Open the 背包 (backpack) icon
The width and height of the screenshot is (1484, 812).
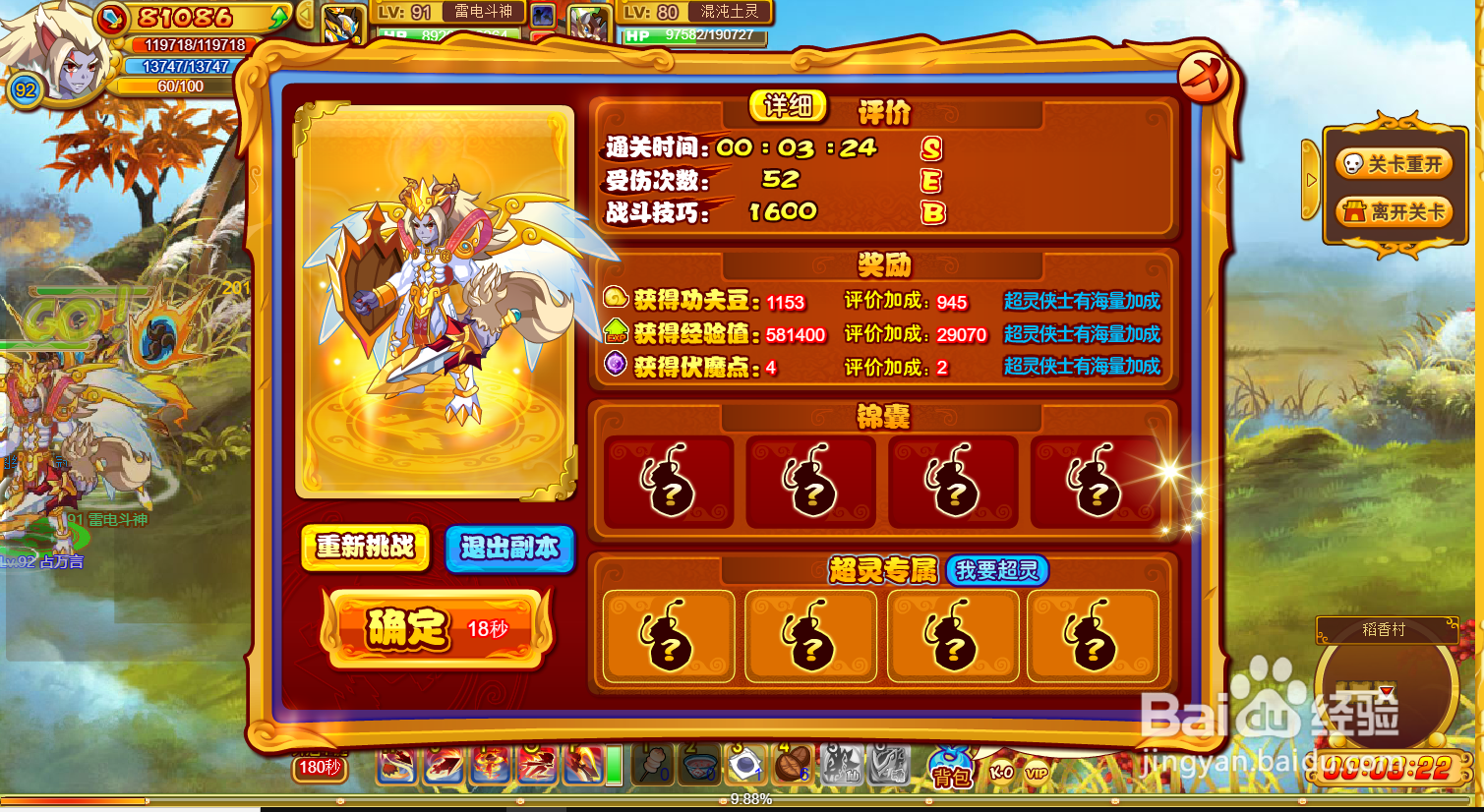[x=953, y=773]
